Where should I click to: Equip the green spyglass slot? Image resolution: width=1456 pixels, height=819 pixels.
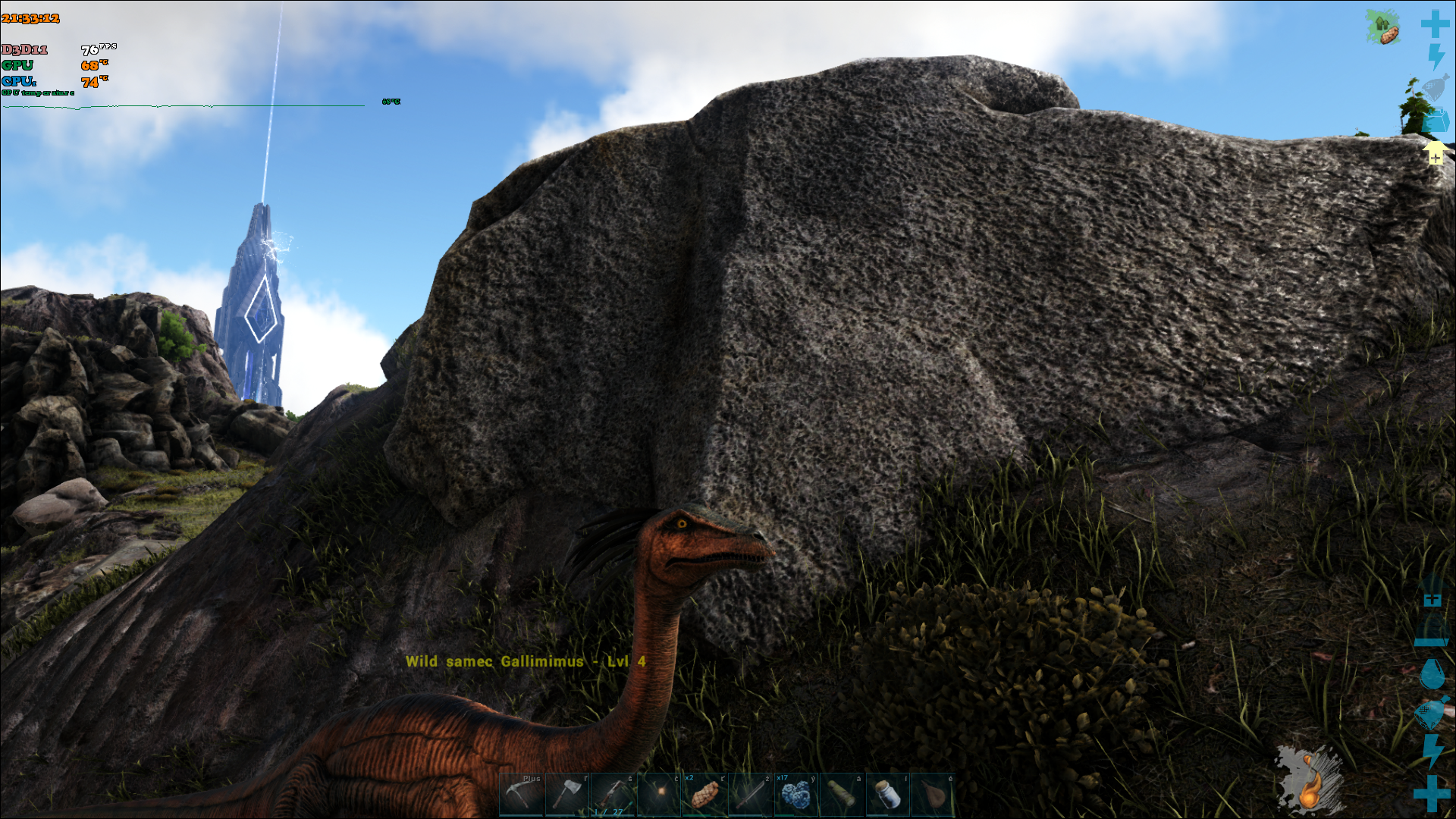click(841, 794)
